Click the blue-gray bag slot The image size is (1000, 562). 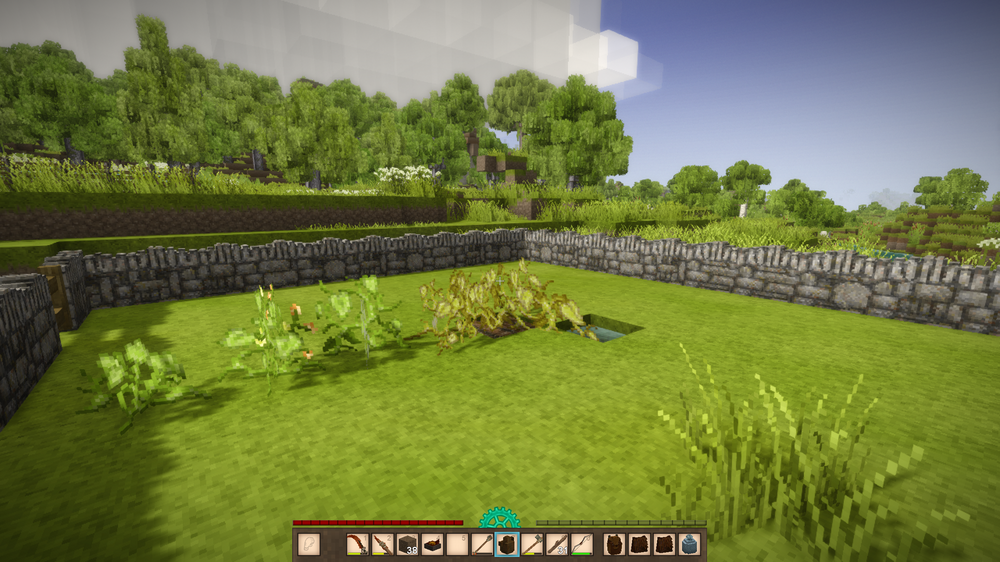(x=689, y=544)
